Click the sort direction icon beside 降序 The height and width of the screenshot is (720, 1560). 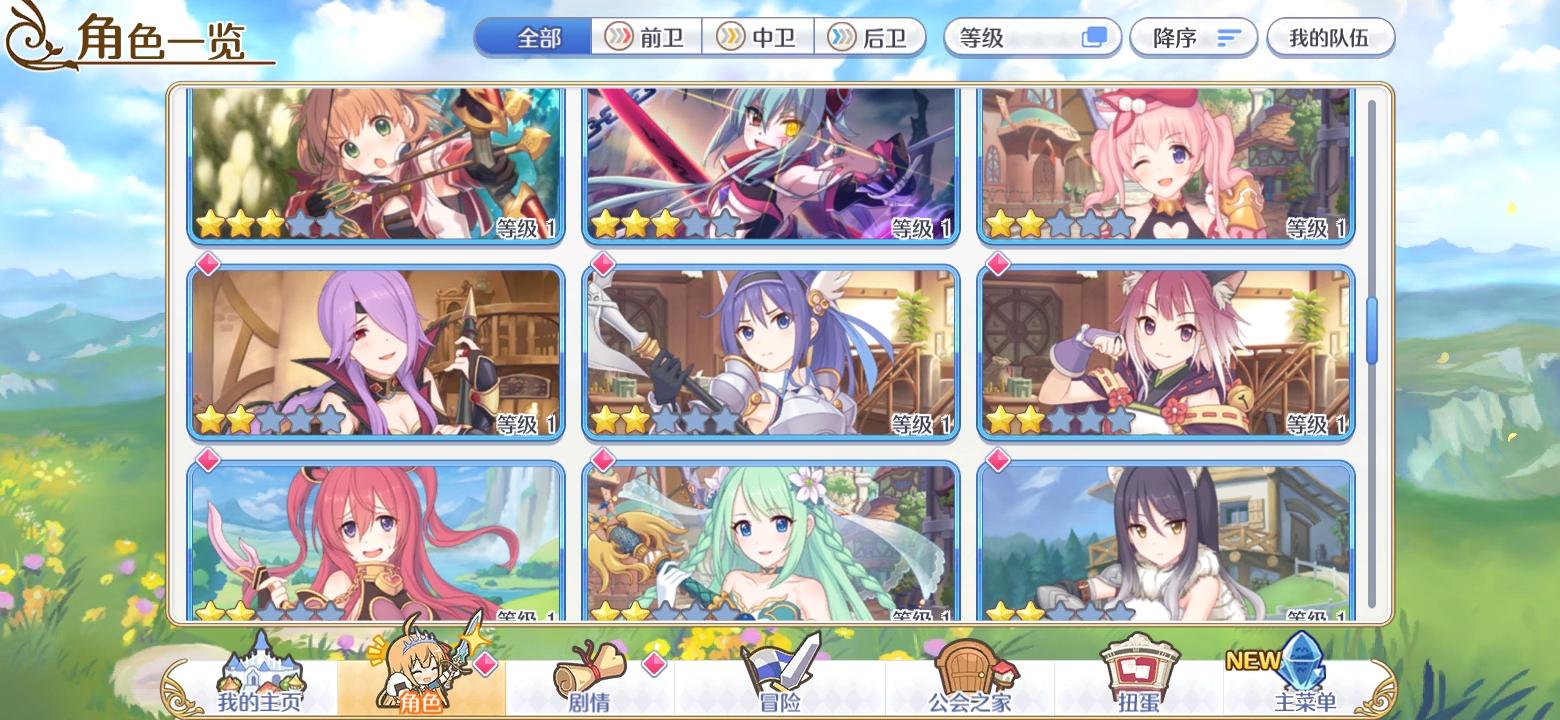pos(1228,37)
